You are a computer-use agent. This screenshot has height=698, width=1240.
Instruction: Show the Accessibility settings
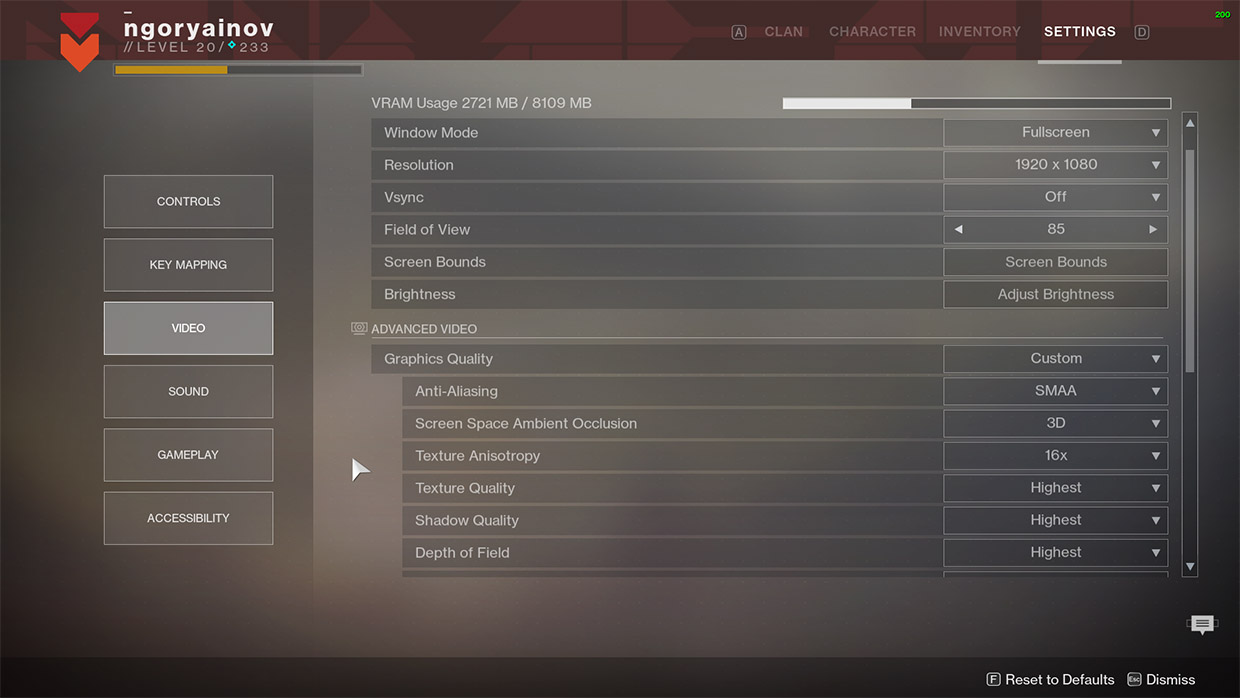pyautogui.click(x=188, y=518)
